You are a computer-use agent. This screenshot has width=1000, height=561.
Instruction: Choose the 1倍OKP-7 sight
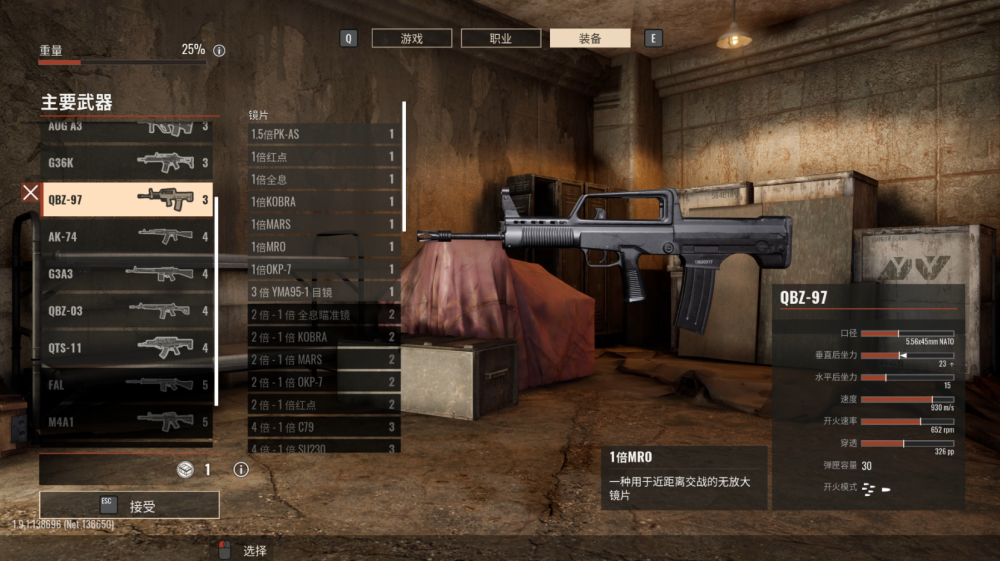point(323,269)
